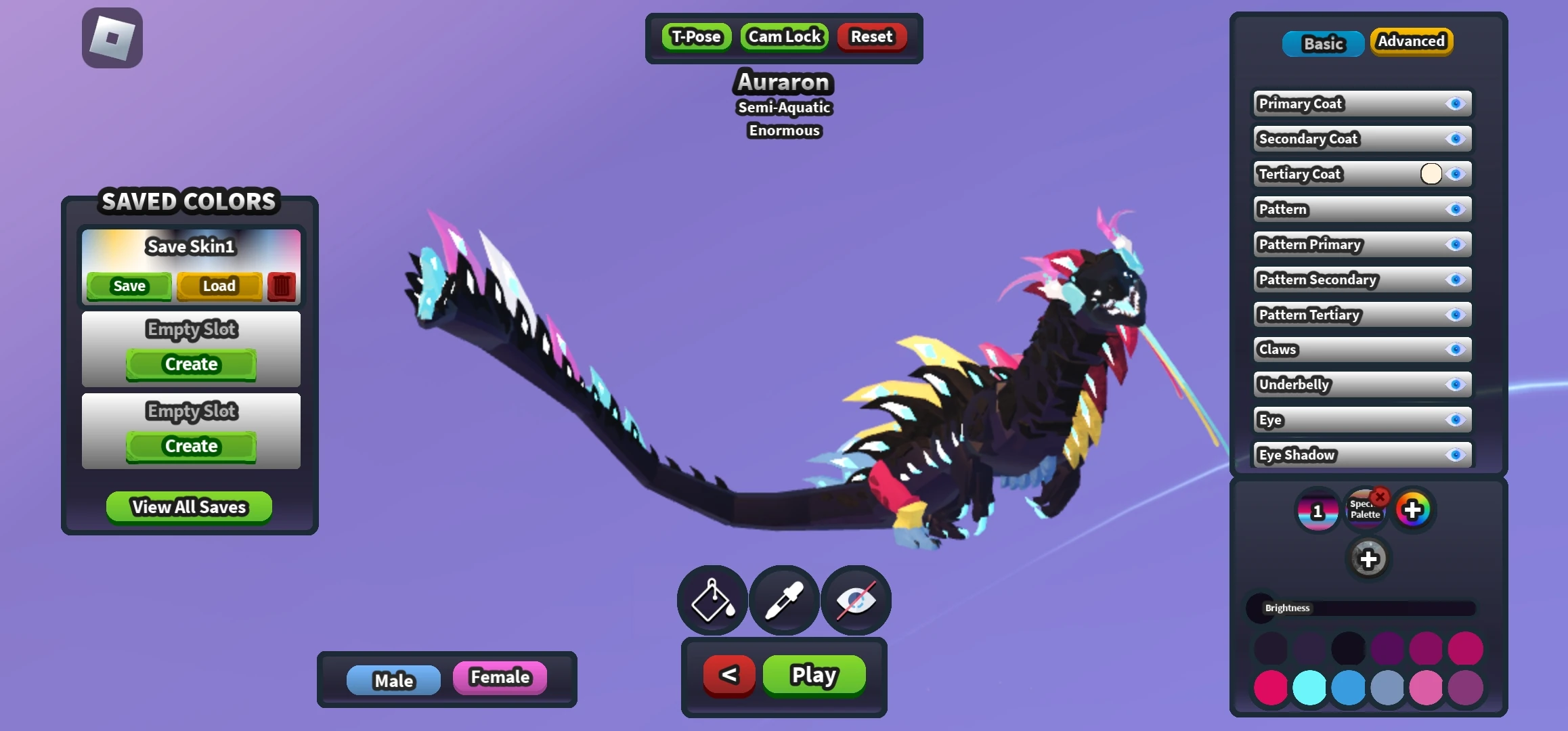
Task: Switch to the Basic tab
Action: pyautogui.click(x=1323, y=43)
